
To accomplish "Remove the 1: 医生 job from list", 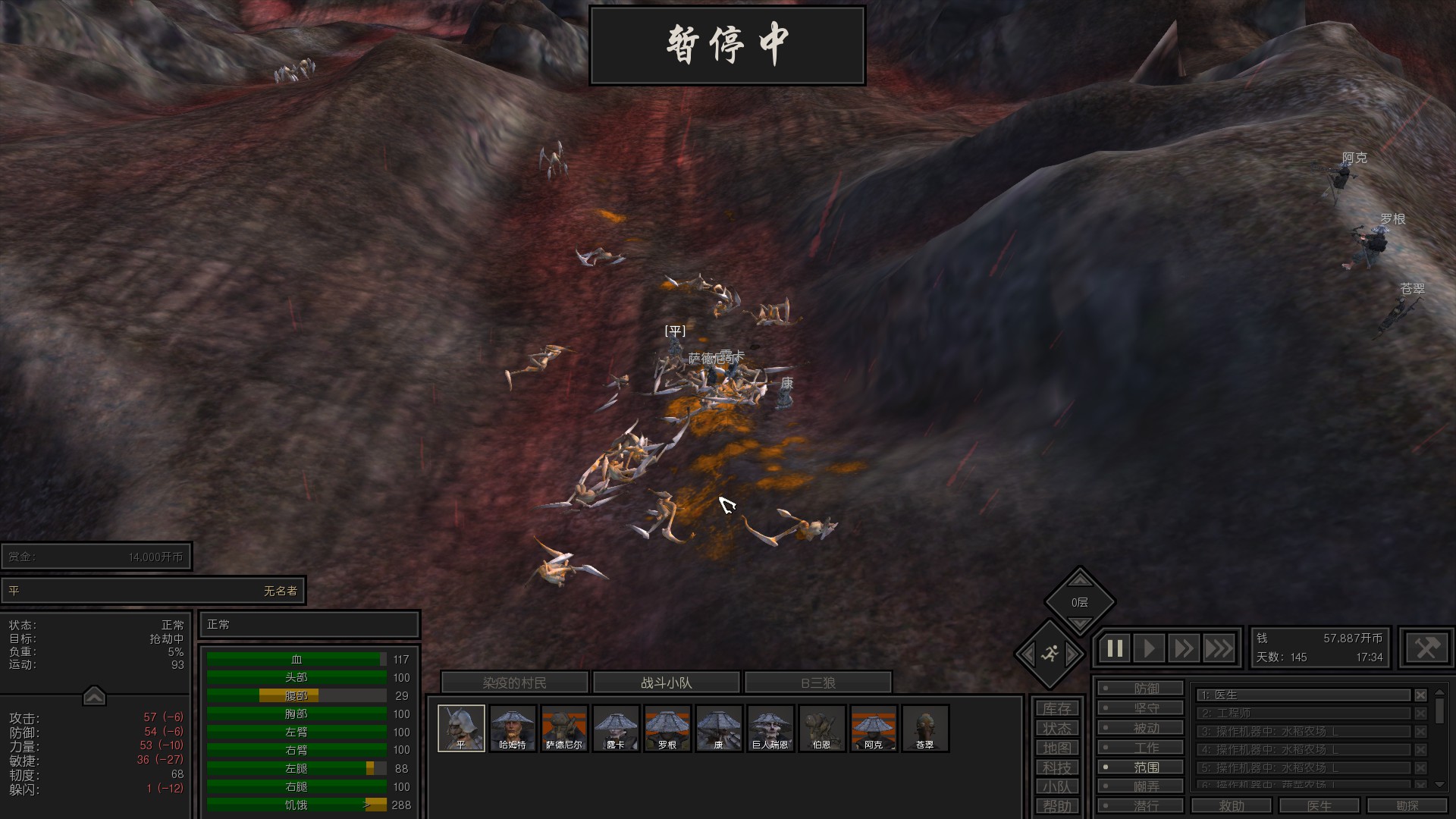I will point(1420,695).
